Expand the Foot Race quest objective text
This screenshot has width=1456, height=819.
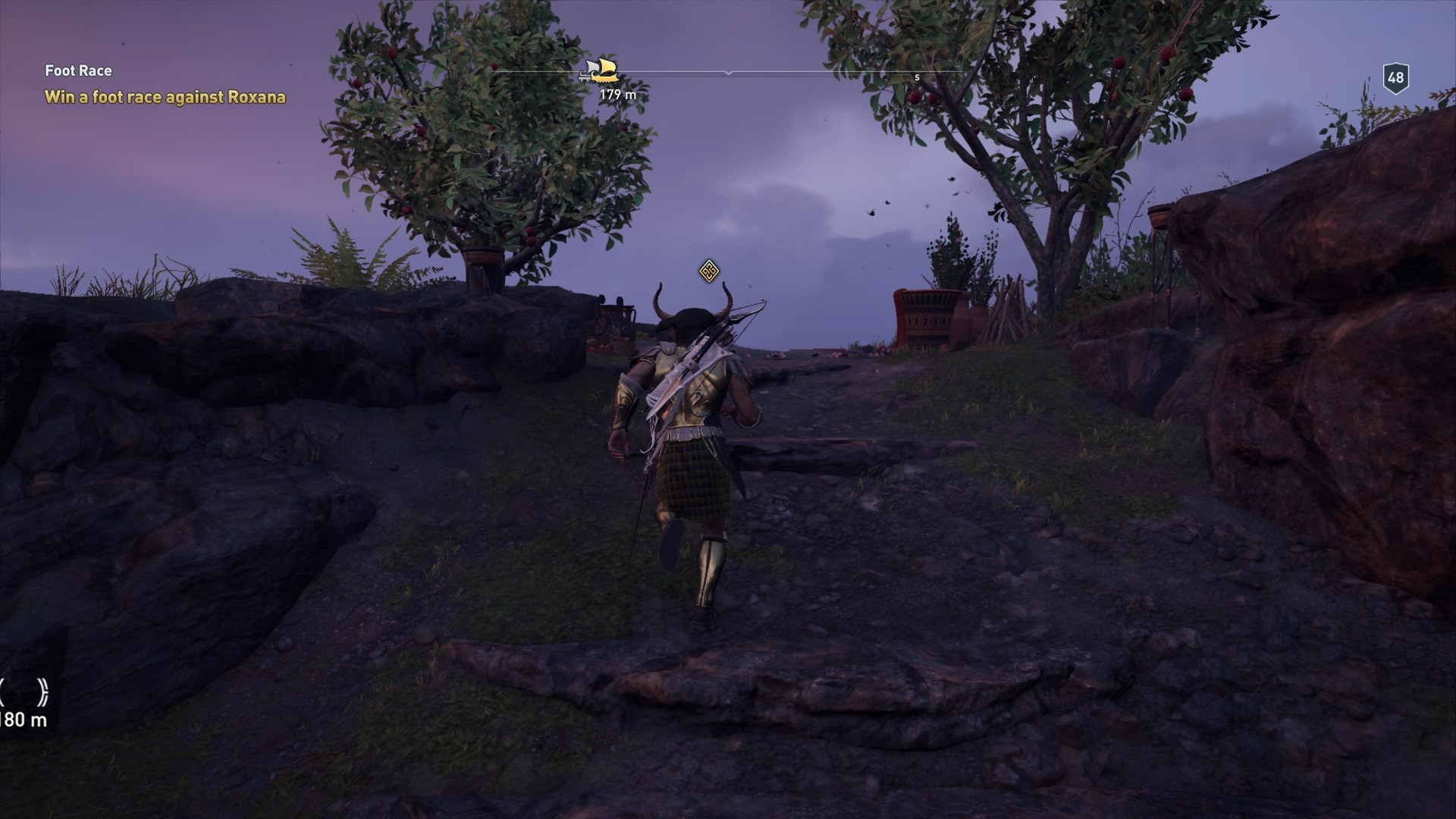pyautogui.click(x=167, y=97)
